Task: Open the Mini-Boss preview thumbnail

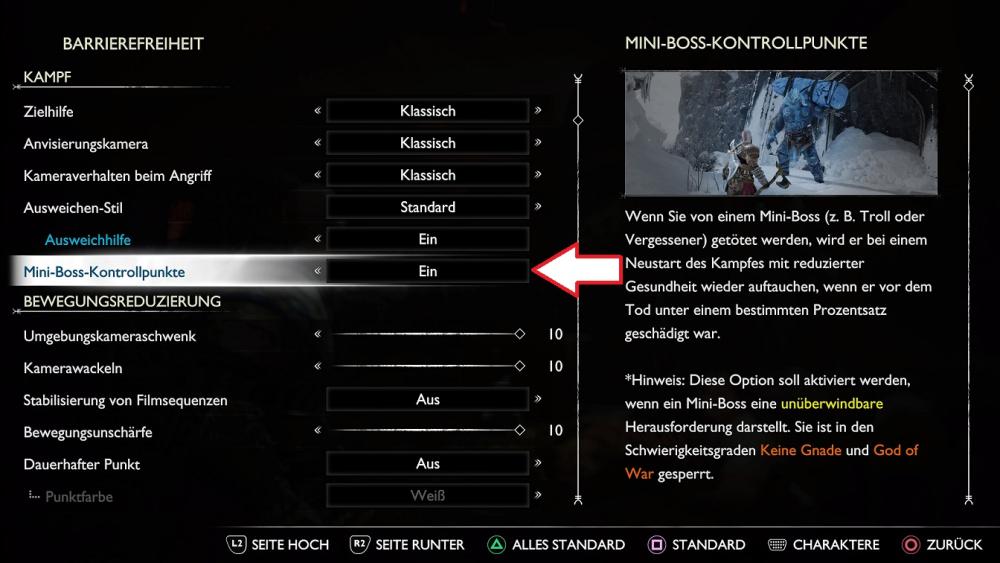Action: 780,133
